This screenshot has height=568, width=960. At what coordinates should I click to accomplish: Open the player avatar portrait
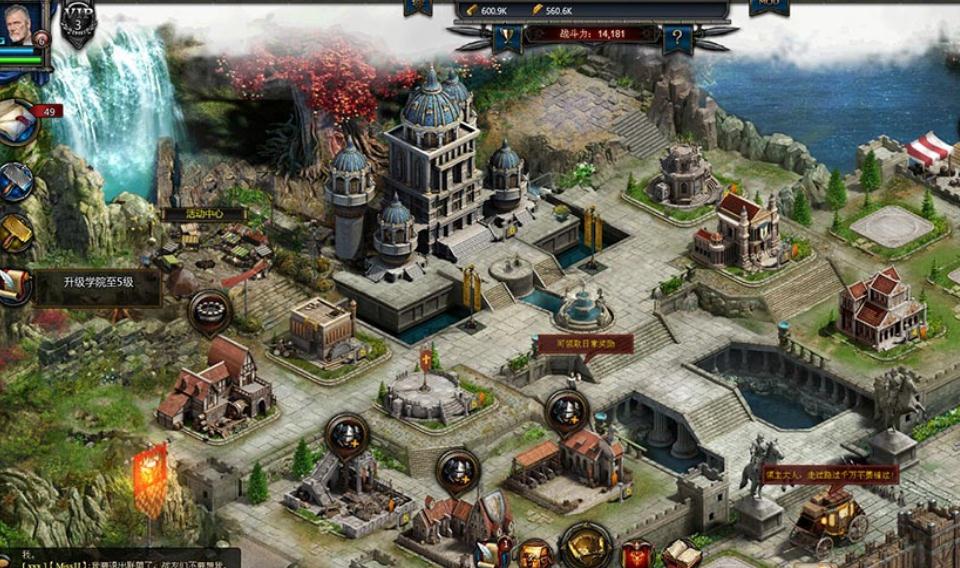22,24
